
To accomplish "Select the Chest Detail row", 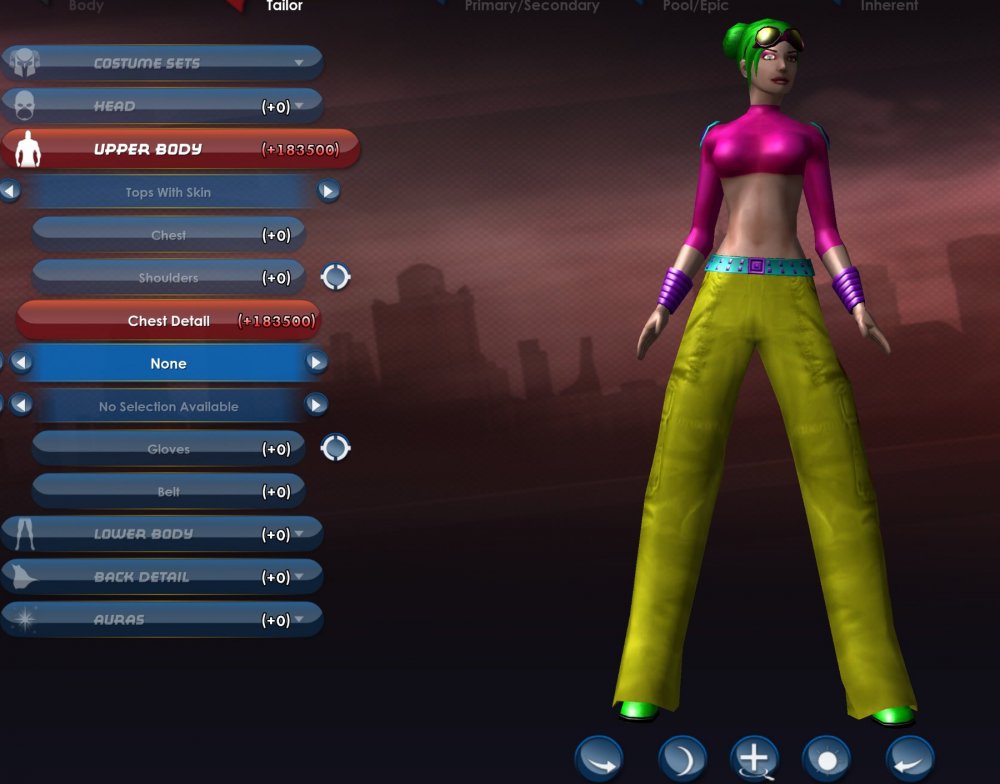I will pos(168,321).
